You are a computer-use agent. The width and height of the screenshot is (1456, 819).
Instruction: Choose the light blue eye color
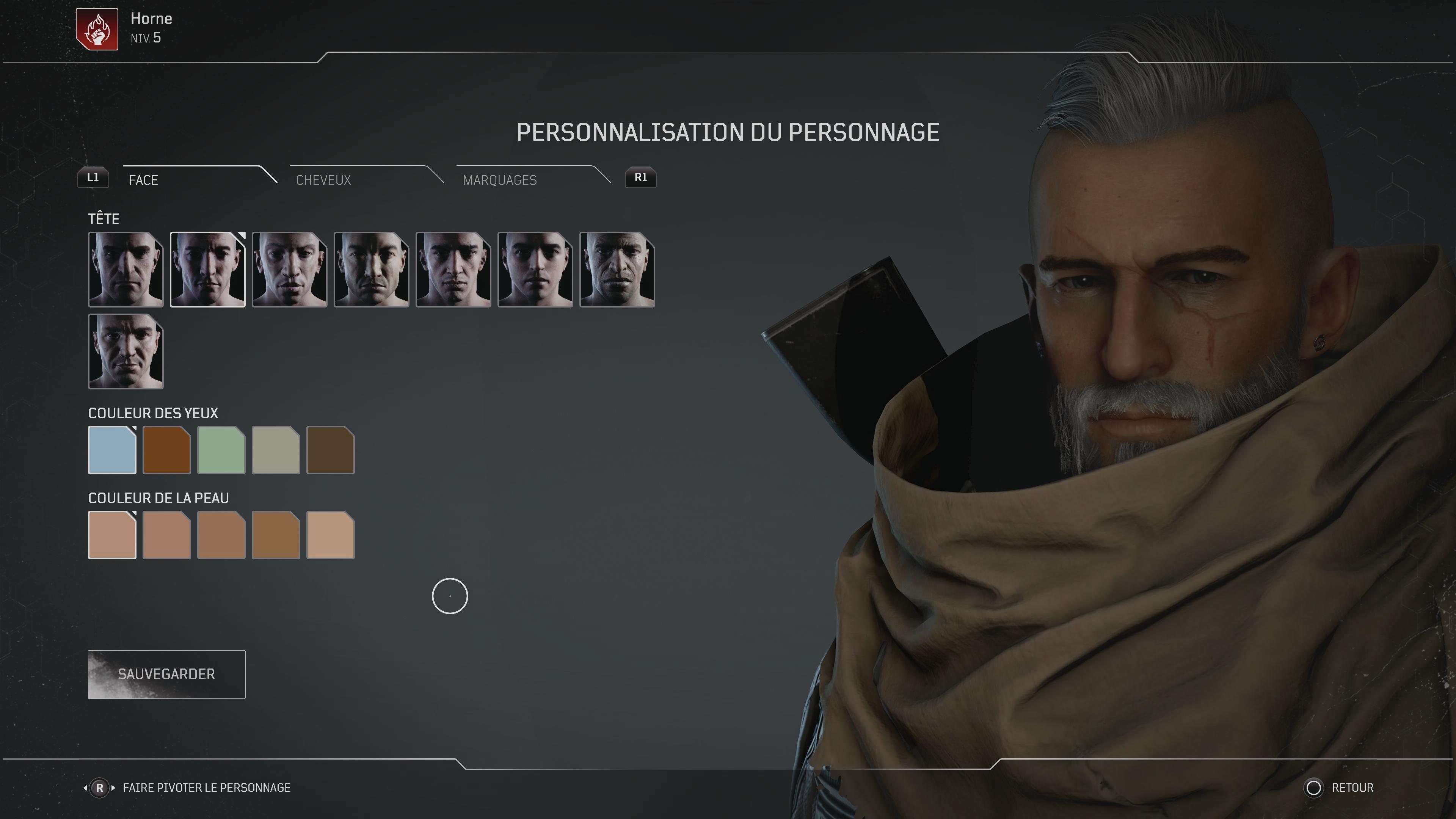[112, 450]
